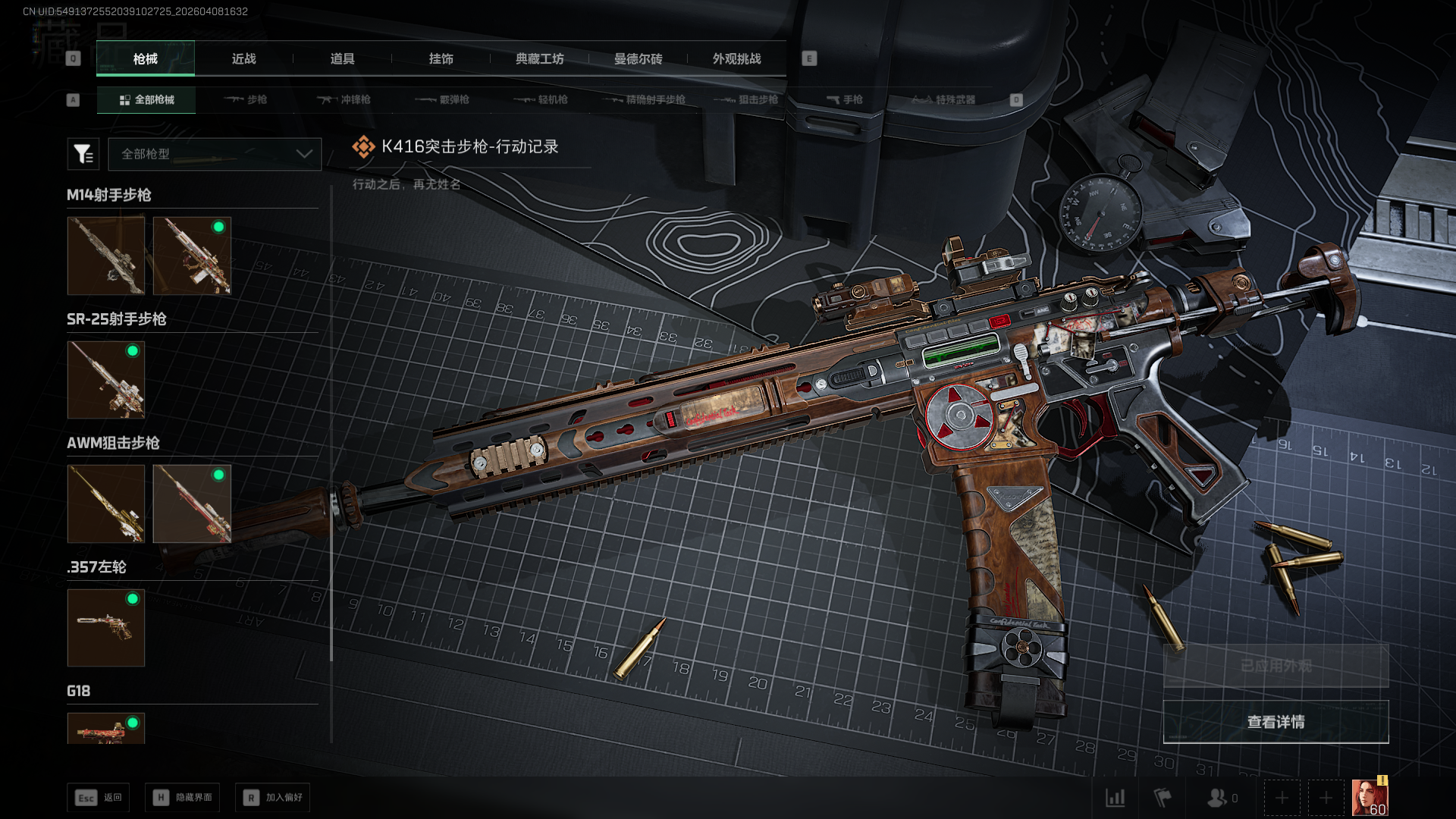This screenshot has width=1456, height=819.
Task: Open the 曼德尔砖 tab
Action: 638,58
